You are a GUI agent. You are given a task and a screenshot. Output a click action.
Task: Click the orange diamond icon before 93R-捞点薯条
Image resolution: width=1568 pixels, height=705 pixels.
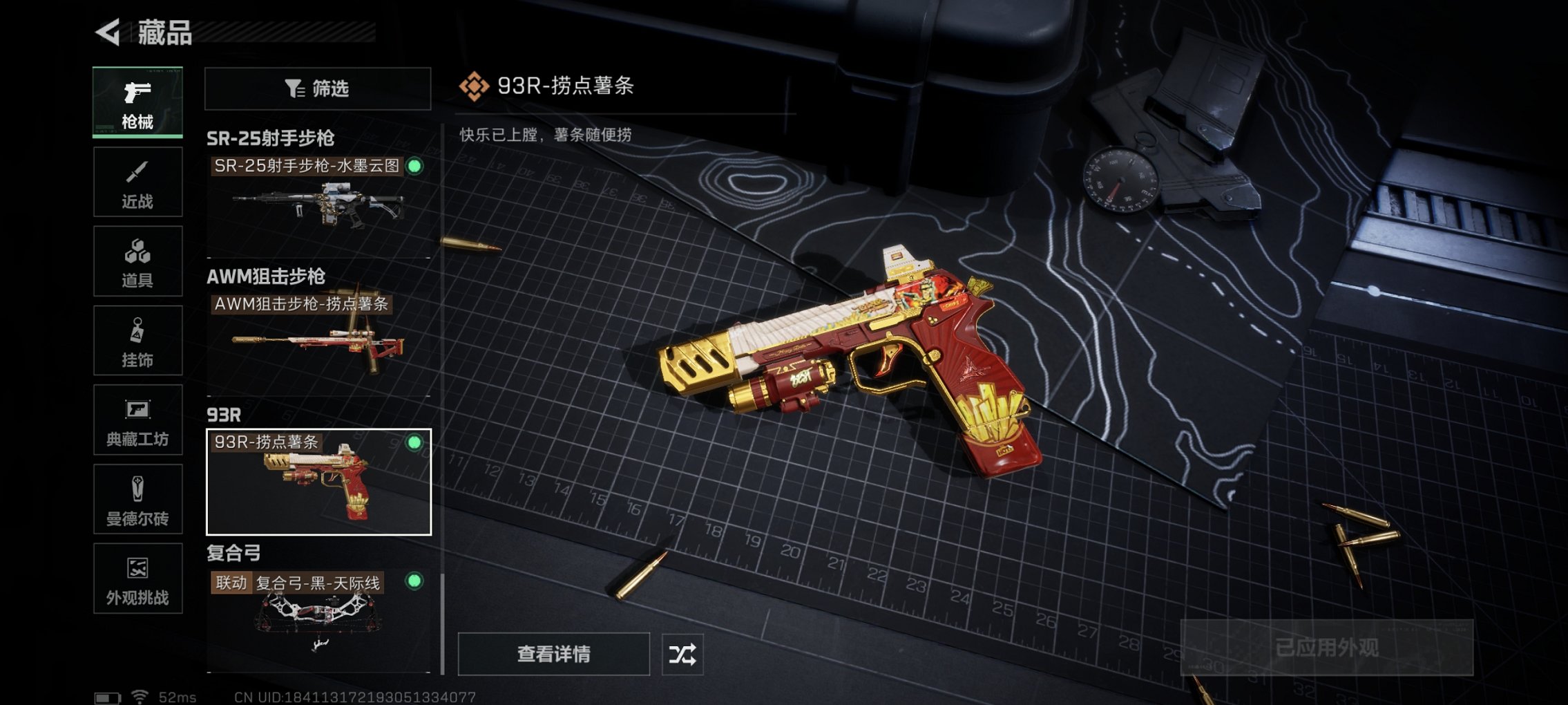[474, 84]
